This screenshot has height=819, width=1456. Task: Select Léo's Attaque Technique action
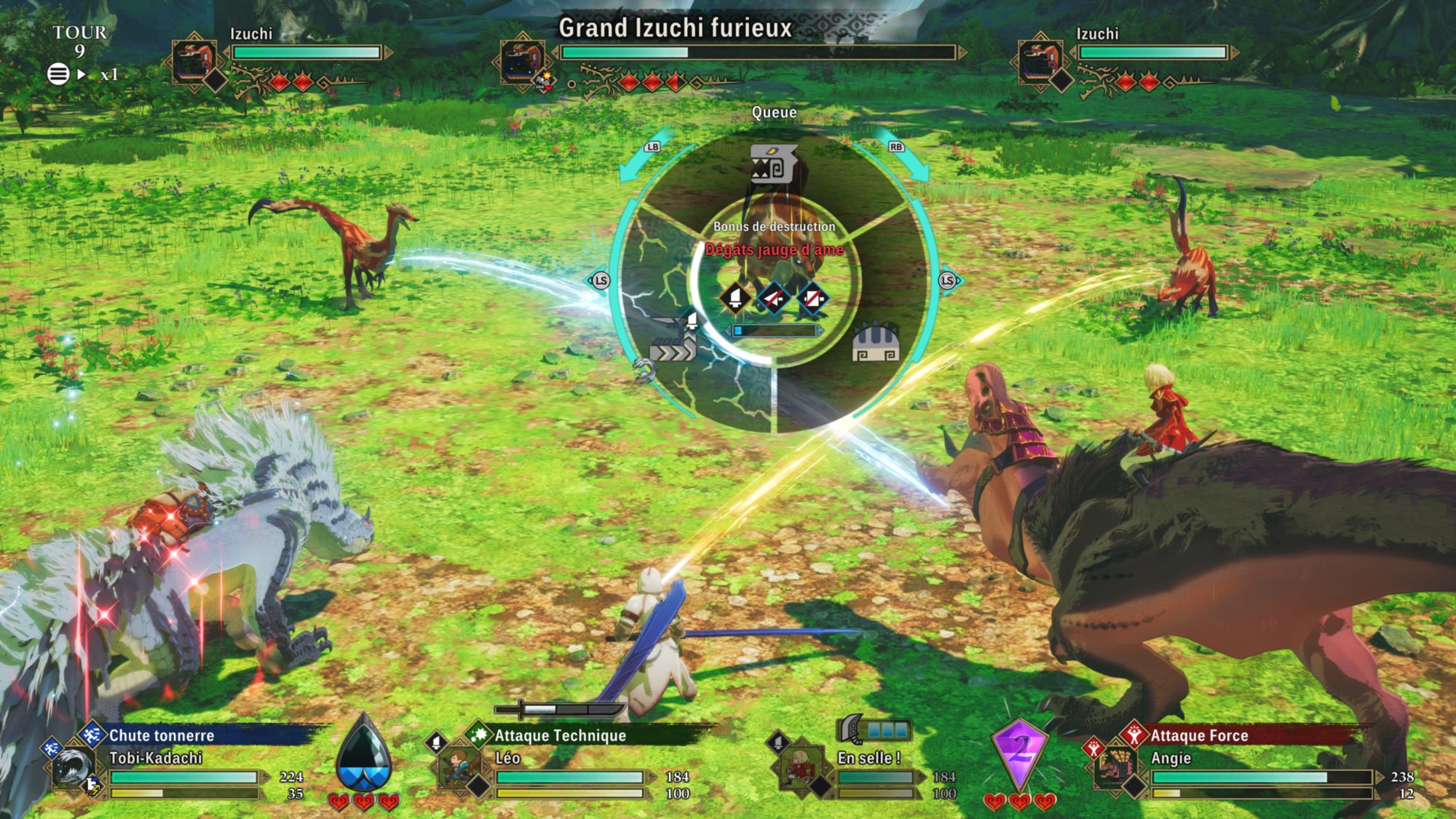tap(560, 736)
